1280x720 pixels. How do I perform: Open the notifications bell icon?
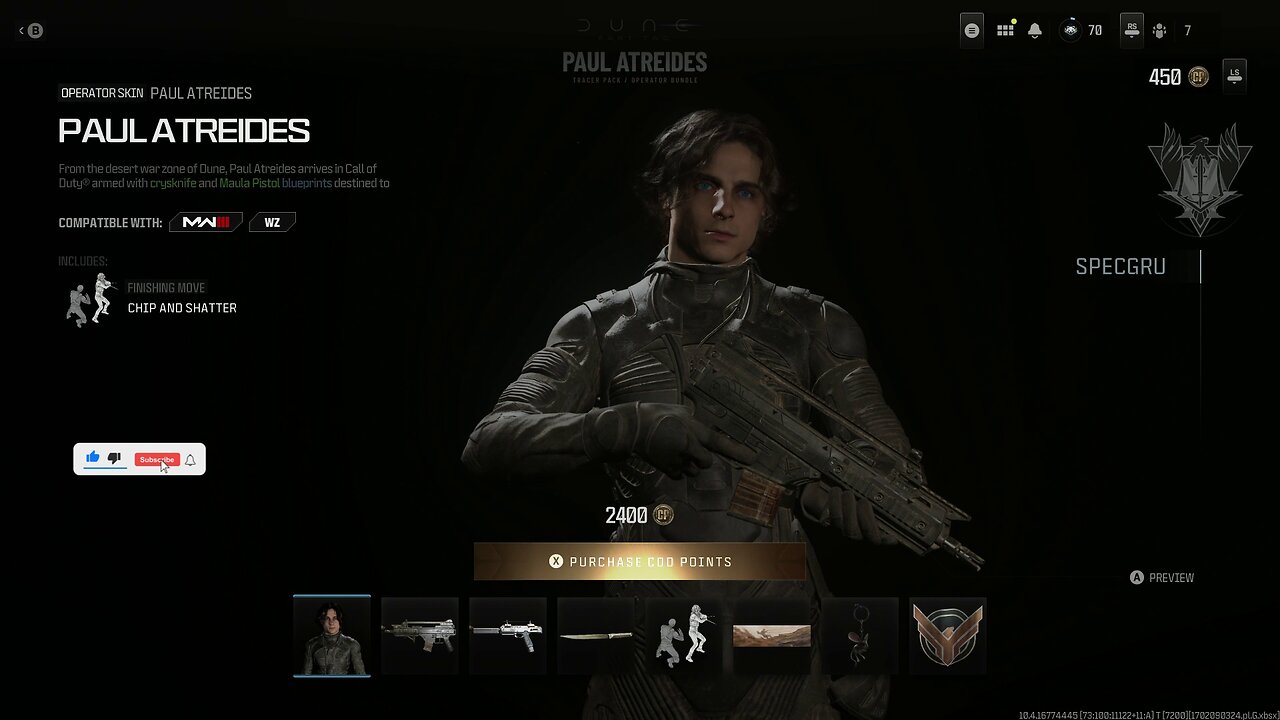pos(1034,30)
